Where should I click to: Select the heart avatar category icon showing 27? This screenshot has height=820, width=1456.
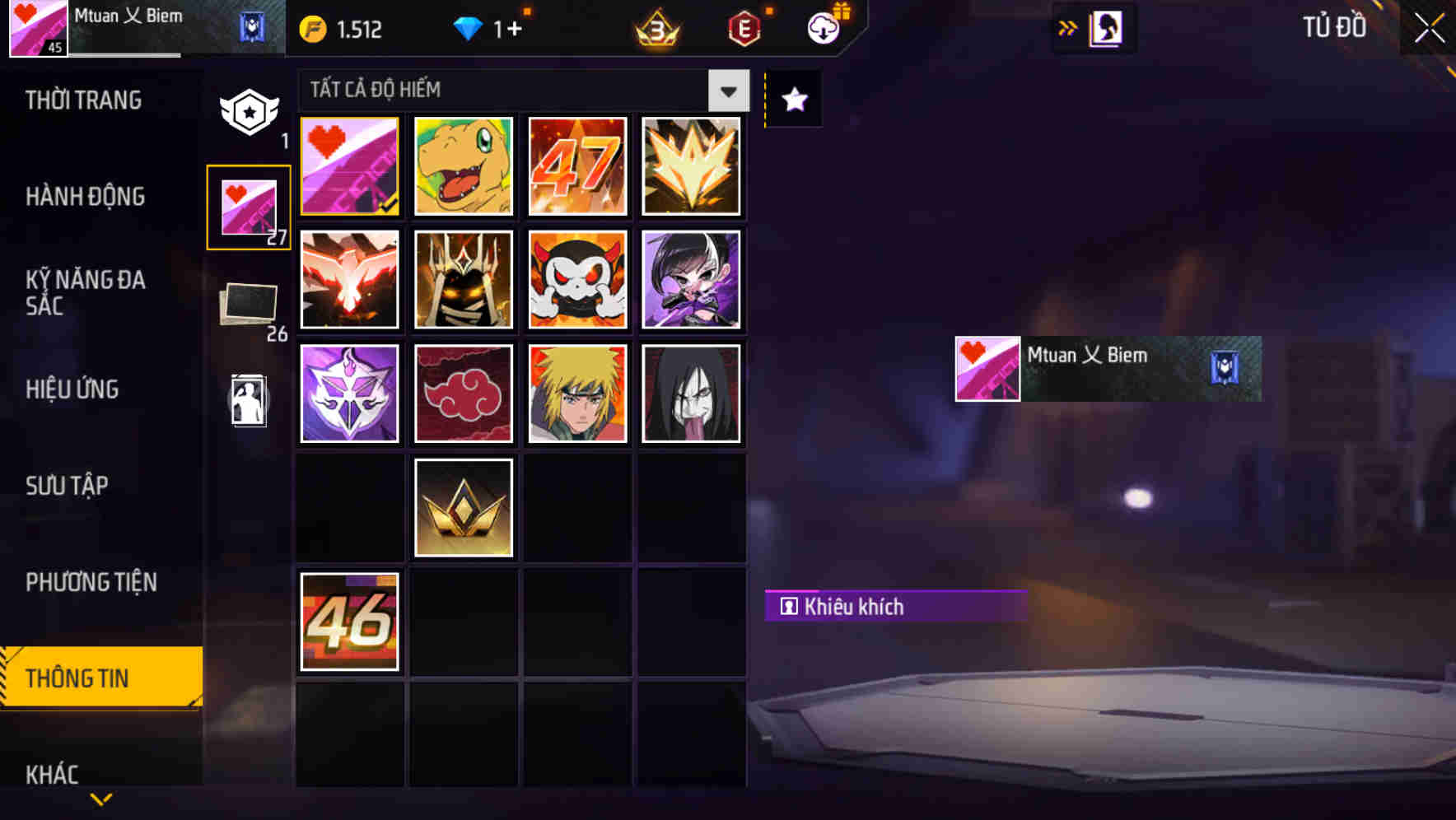tap(248, 206)
